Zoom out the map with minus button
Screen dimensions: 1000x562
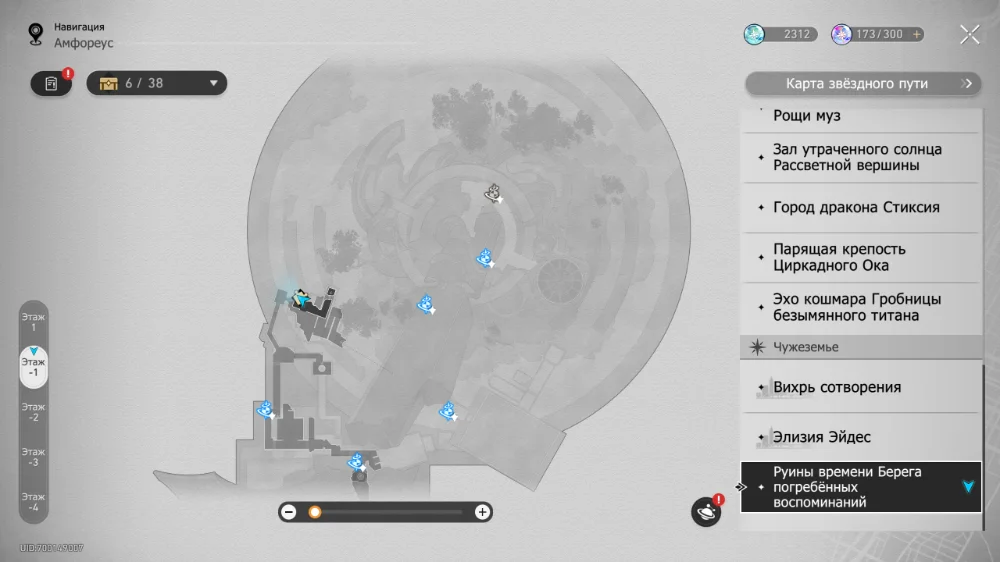pos(289,512)
